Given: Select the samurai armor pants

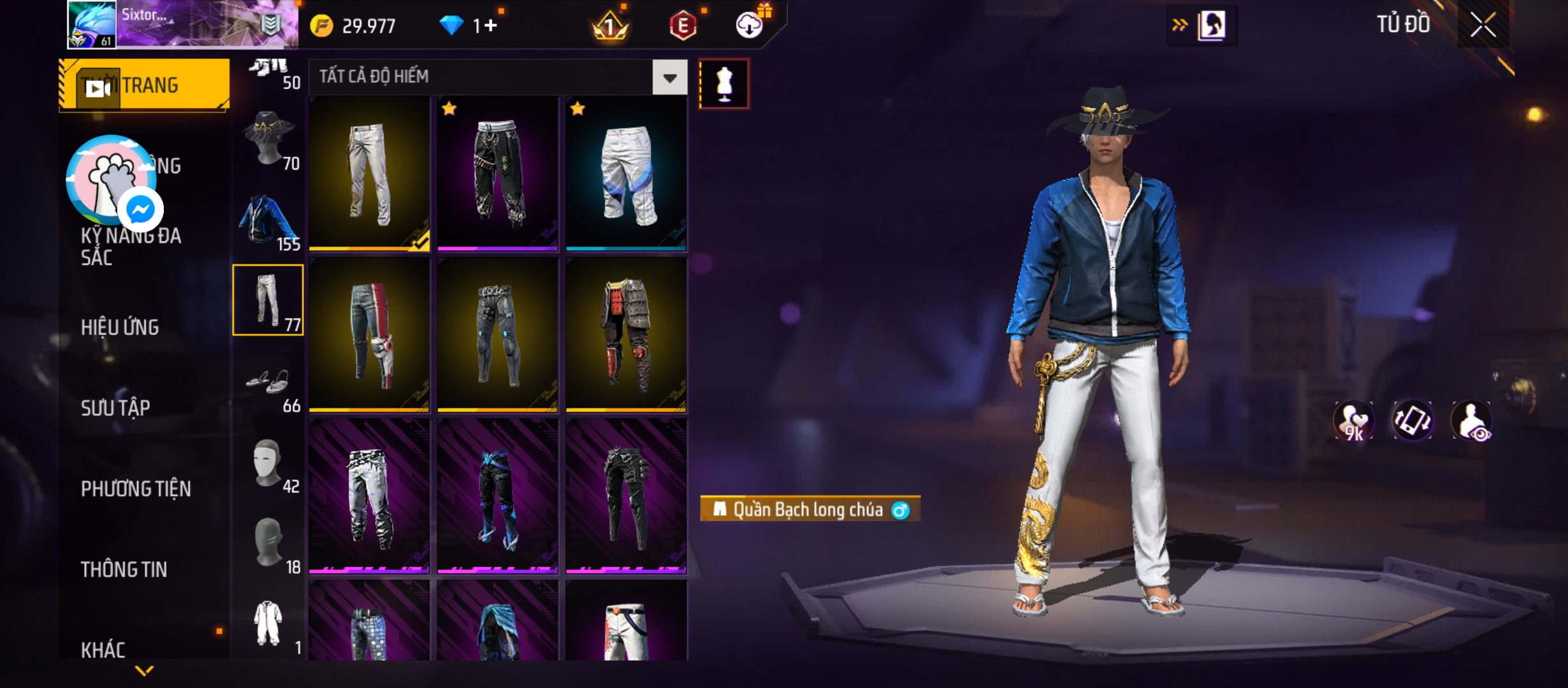Looking at the screenshot, I should click(626, 334).
